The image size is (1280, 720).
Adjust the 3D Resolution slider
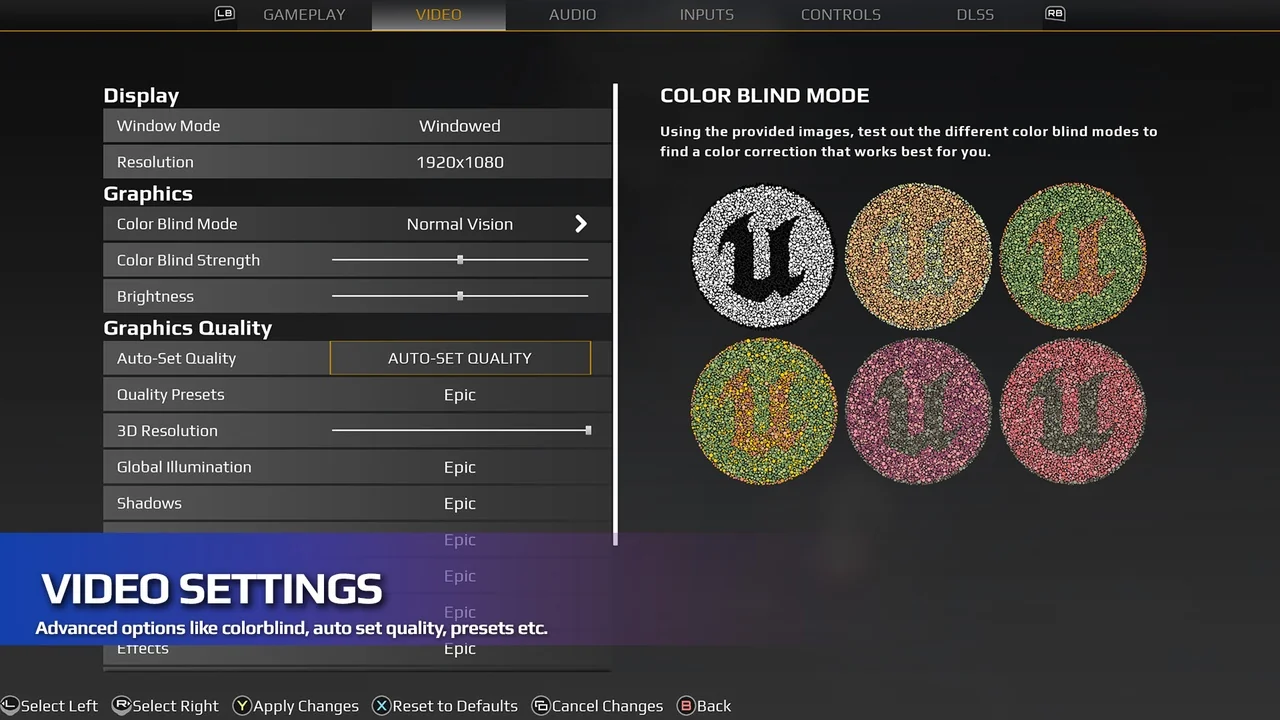(x=588, y=431)
